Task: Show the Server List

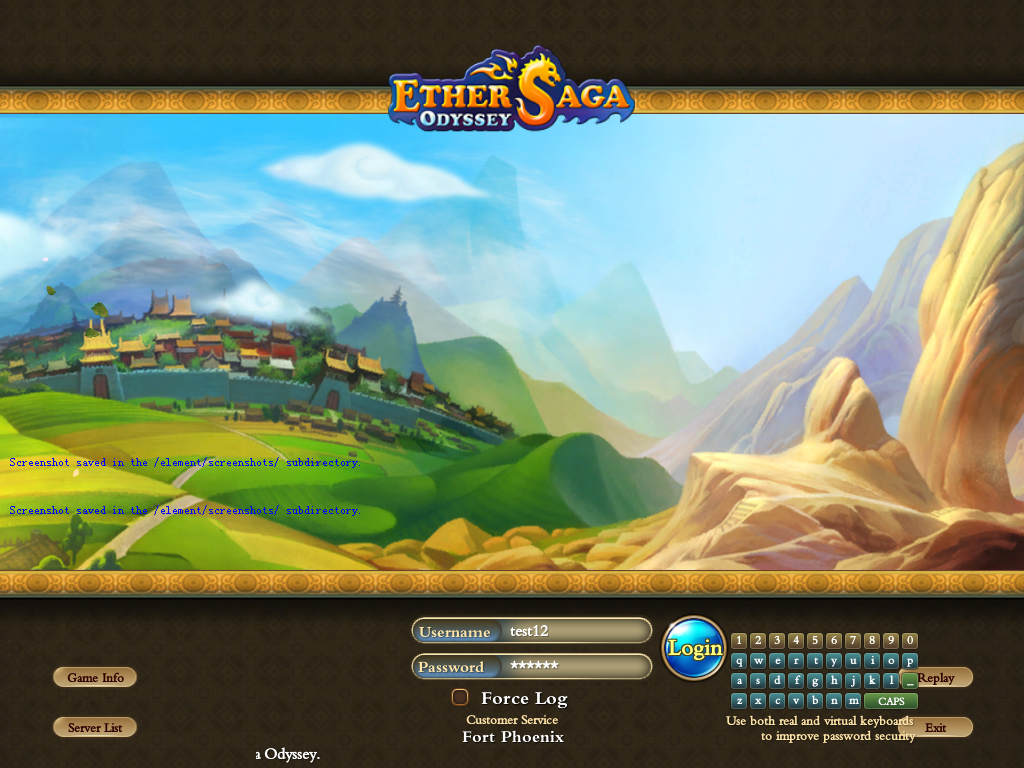Action: [x=95, y=728]
